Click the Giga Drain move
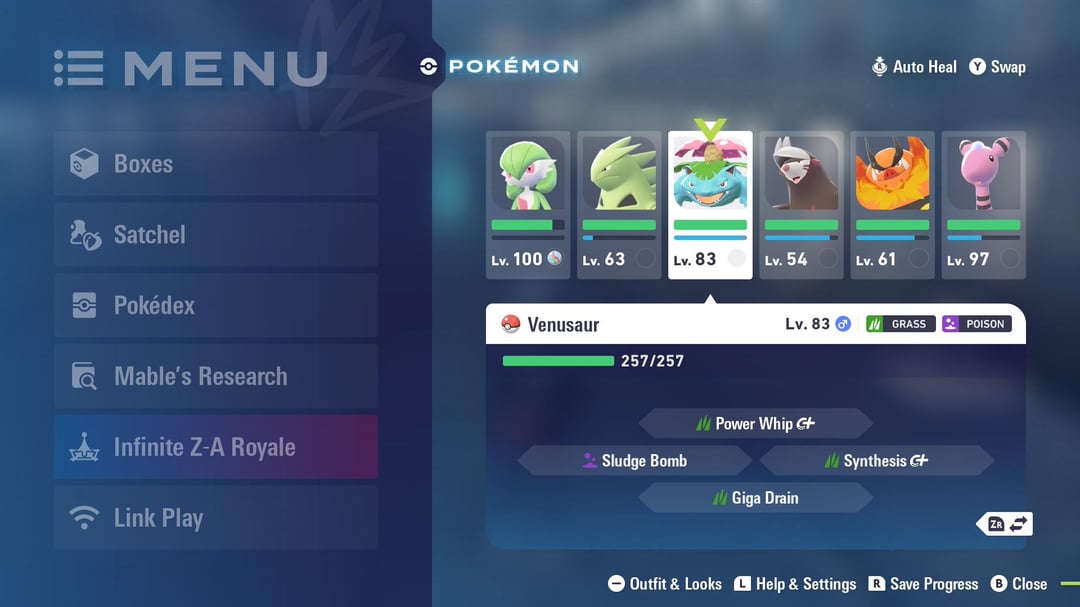1080x607 pixels. pyautogui.click(x=756, y=498)
